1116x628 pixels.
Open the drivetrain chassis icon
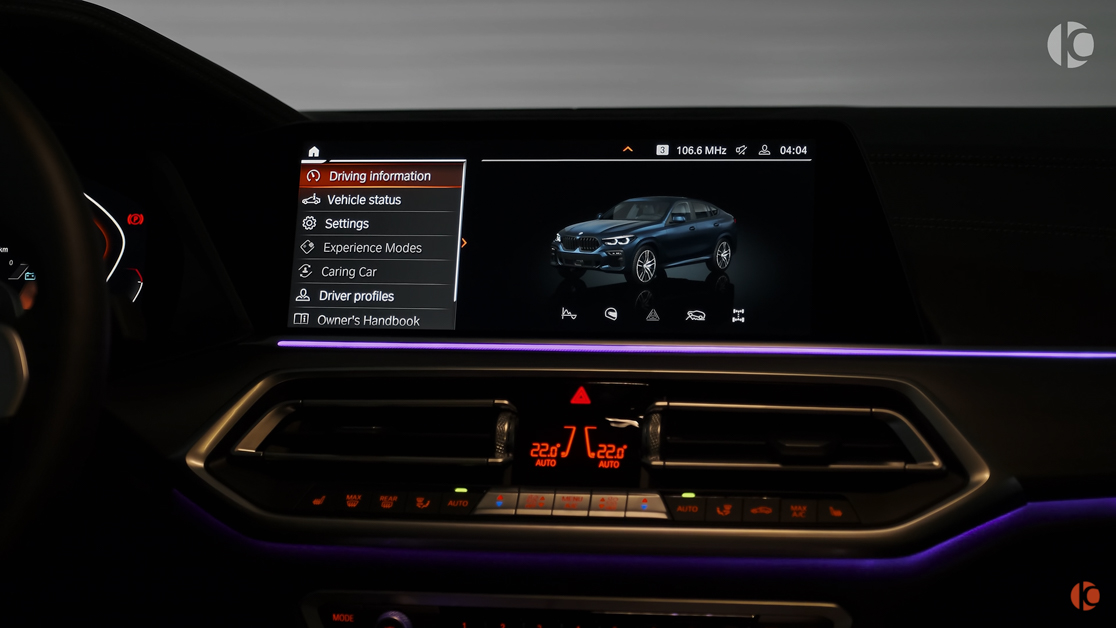click(738, 315)
